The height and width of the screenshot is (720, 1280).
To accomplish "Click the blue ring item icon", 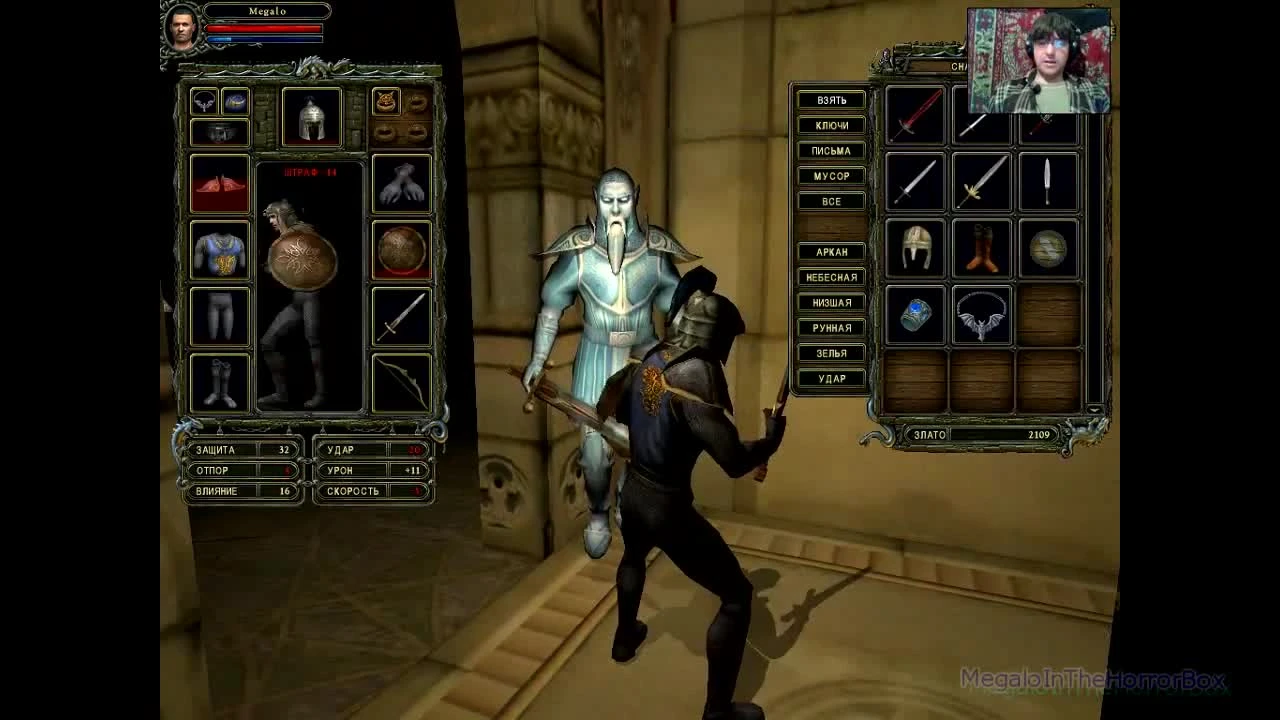I will [x=915, y=315].
